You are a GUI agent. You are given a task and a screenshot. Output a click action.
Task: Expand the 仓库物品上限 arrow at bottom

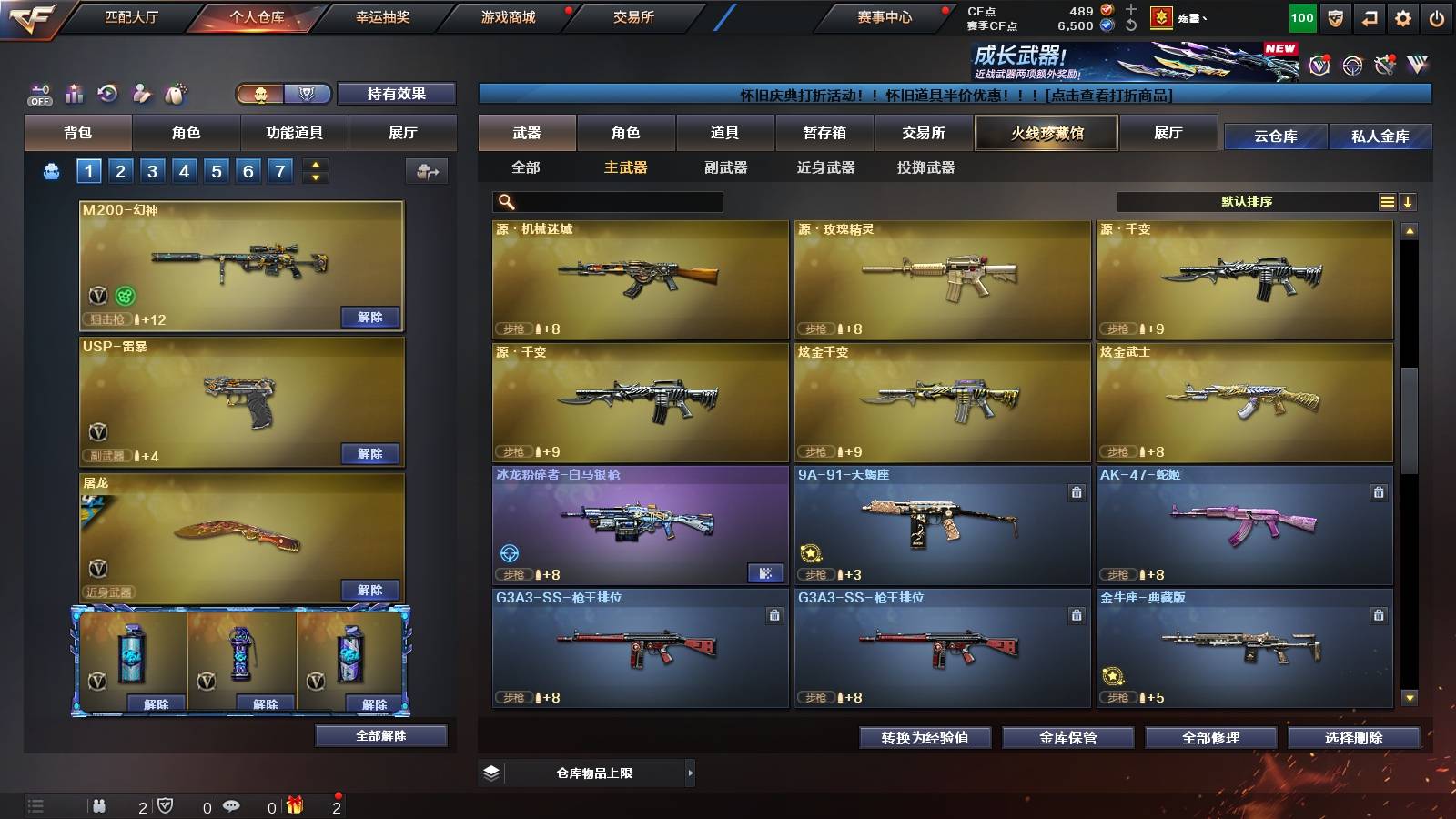click(690, 773)
